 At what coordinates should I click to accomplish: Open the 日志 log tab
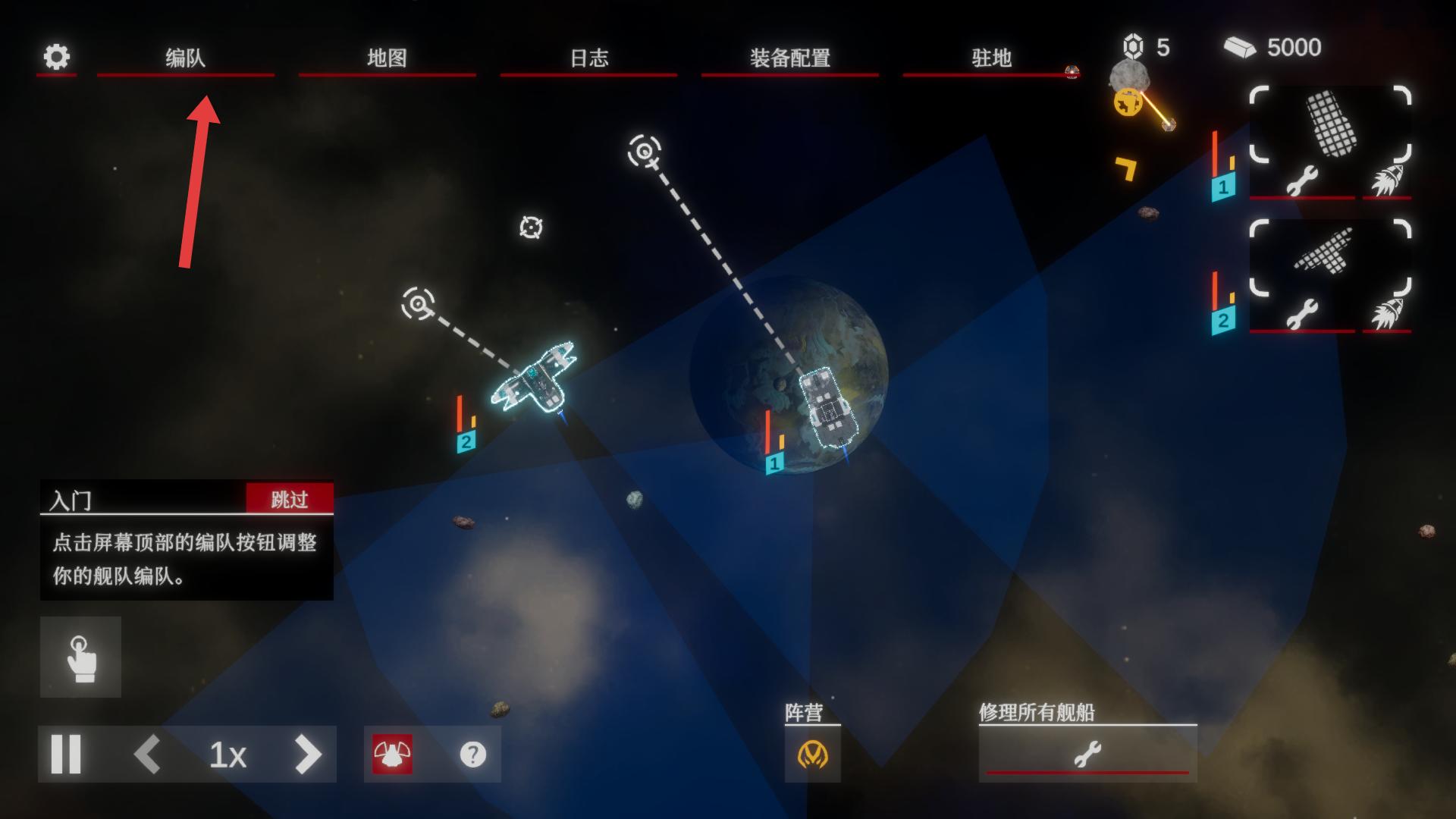tap(588, 58)
